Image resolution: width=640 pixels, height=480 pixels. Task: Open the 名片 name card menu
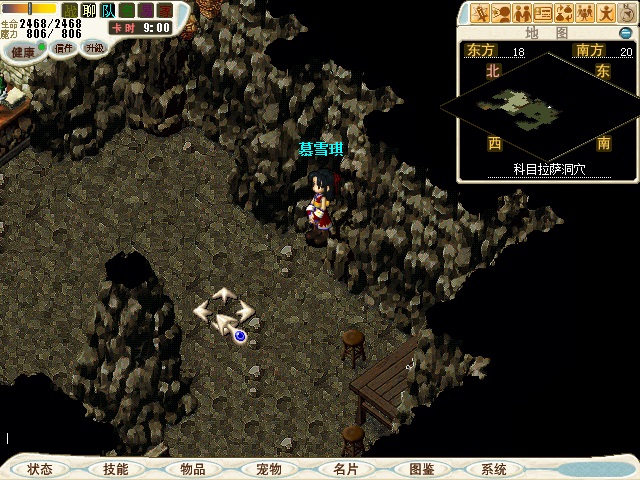(x=345, y=469)
